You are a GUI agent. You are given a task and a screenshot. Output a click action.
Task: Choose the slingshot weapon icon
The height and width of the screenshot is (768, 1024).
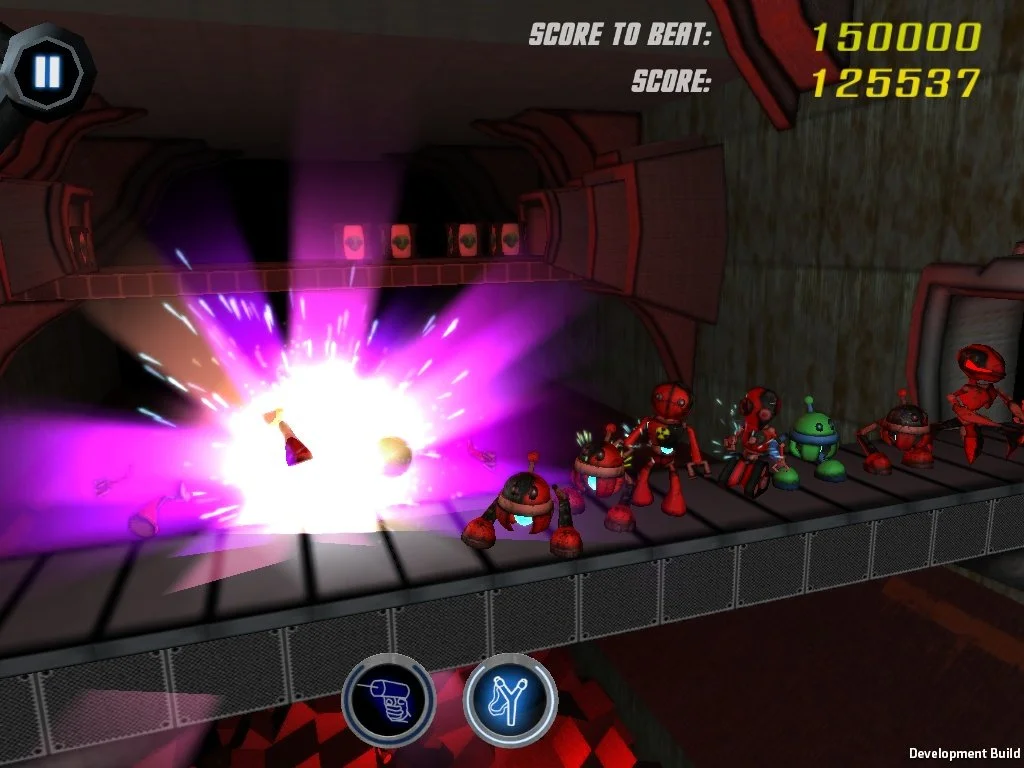[x=510, y=699]
